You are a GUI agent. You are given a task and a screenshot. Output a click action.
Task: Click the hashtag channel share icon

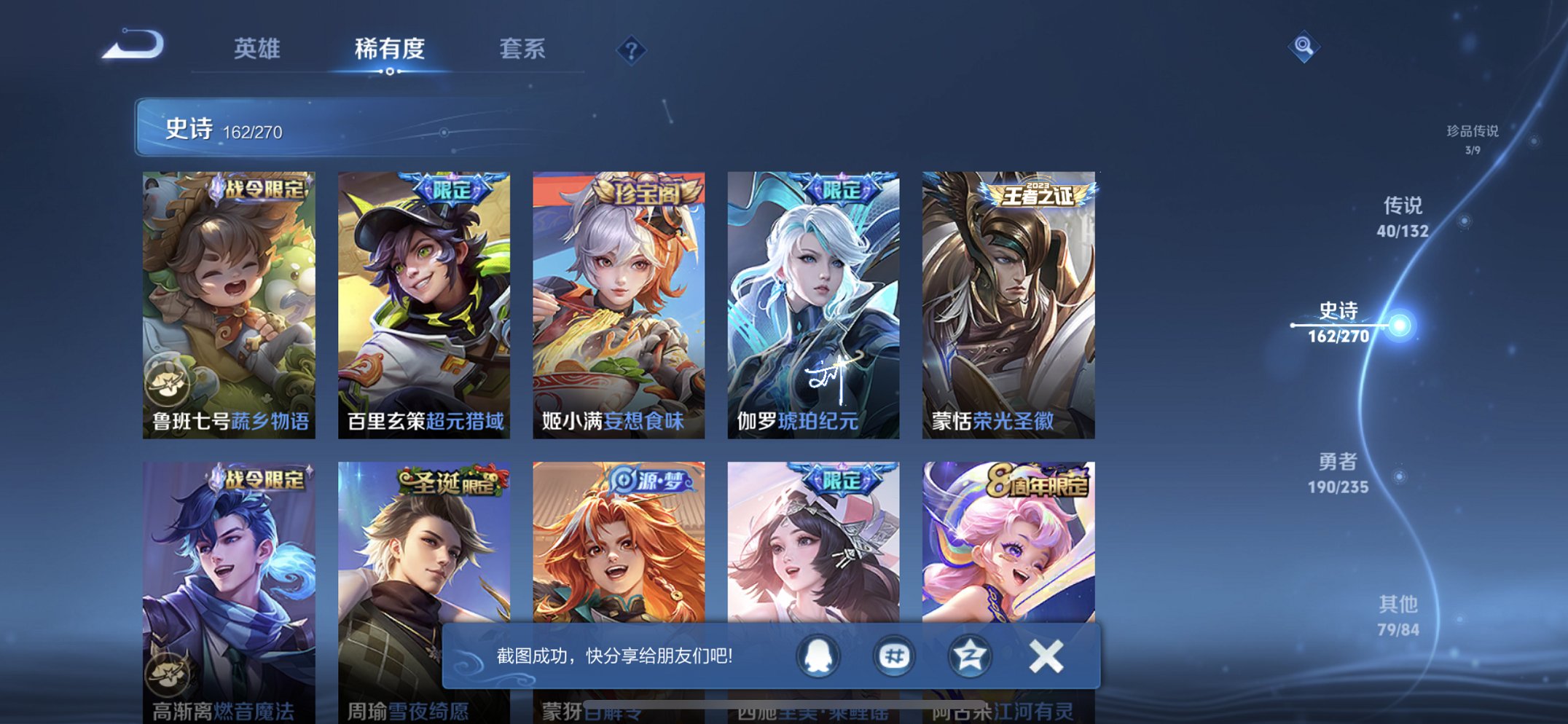click(894, 655)
